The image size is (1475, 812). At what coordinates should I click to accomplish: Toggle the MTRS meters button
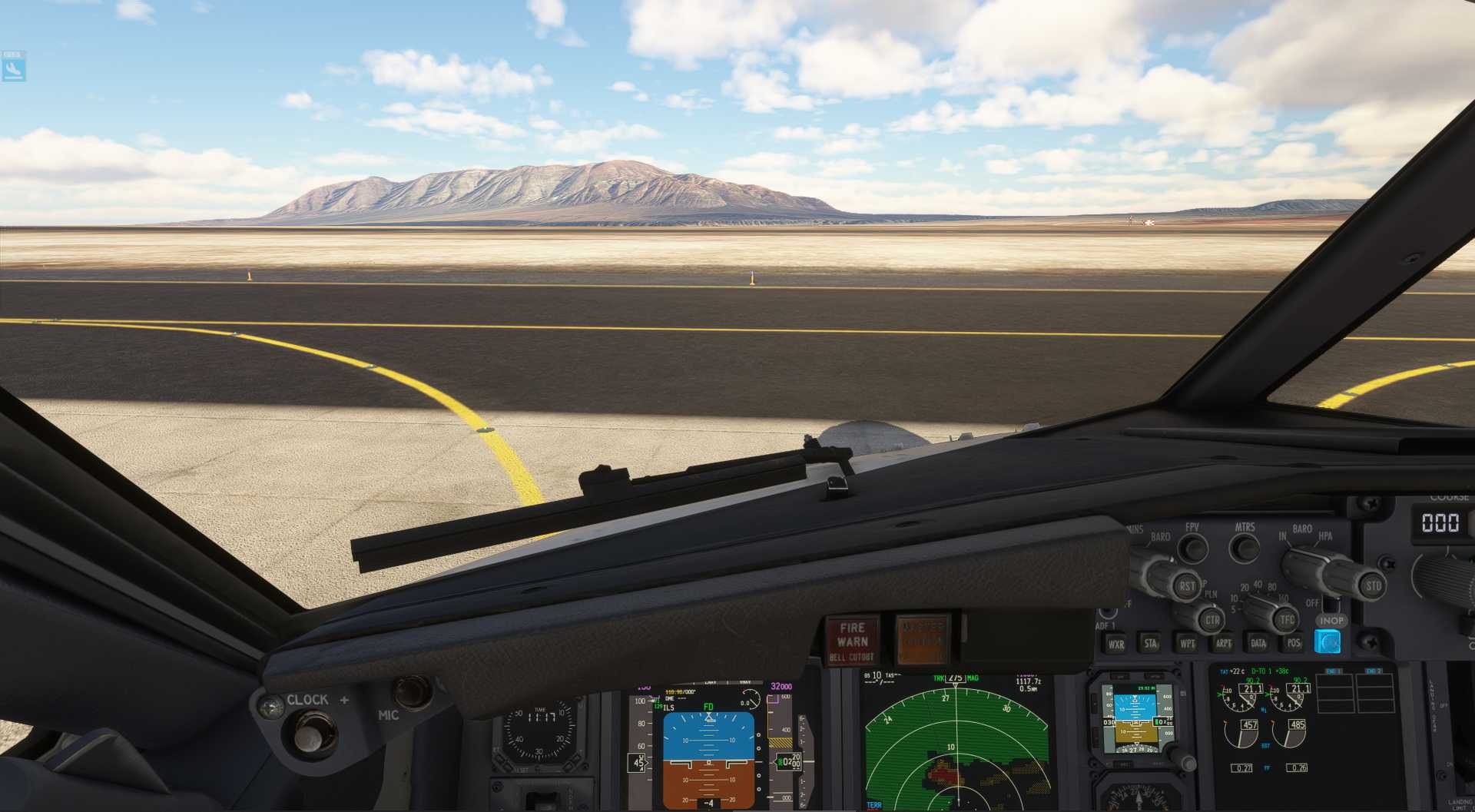pyautogui.click(x=1245, y=549)
